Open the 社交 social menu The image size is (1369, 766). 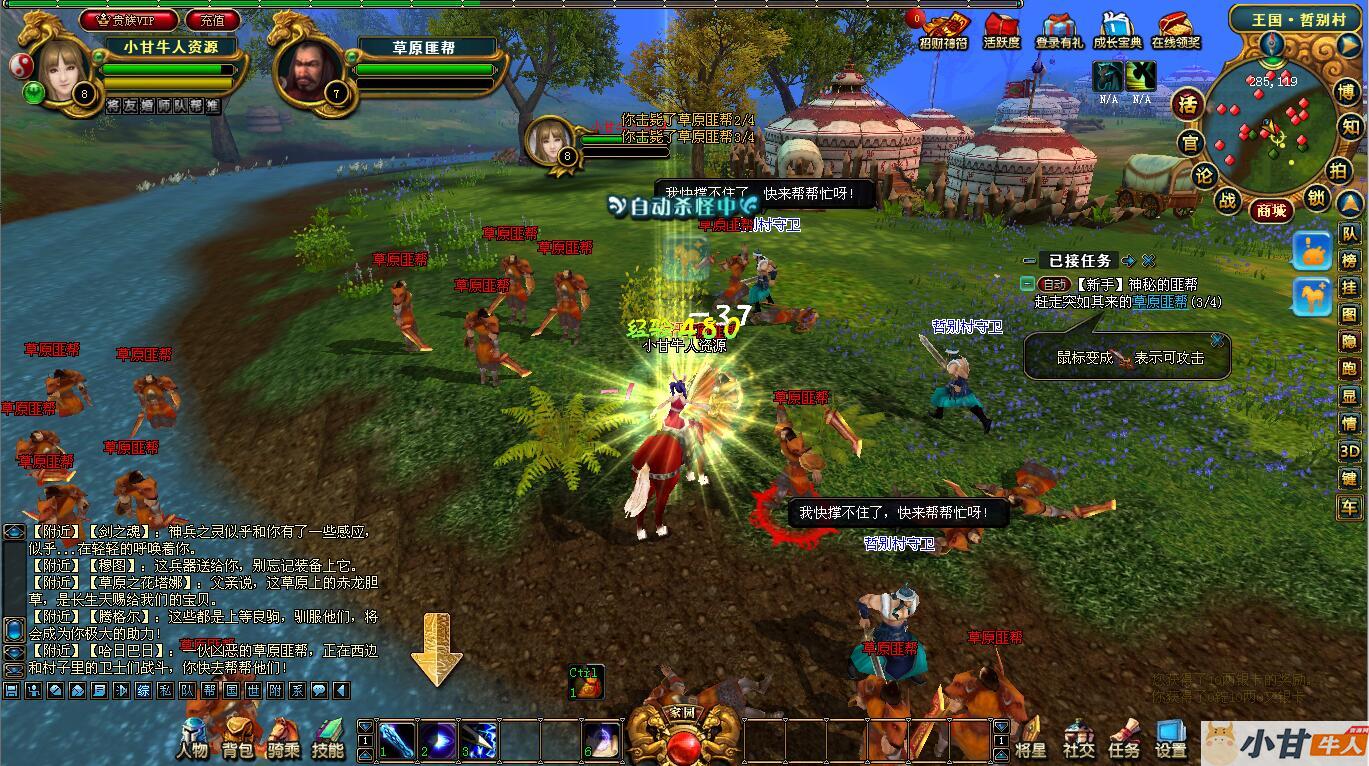1078,738
